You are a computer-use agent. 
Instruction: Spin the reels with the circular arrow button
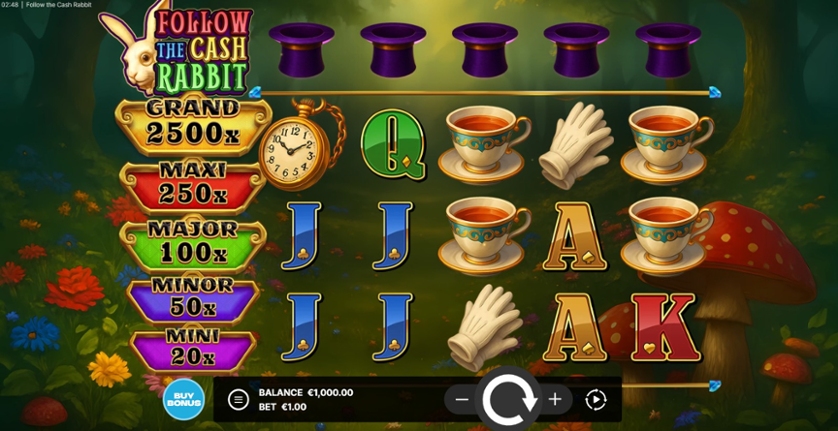point(510,400)
